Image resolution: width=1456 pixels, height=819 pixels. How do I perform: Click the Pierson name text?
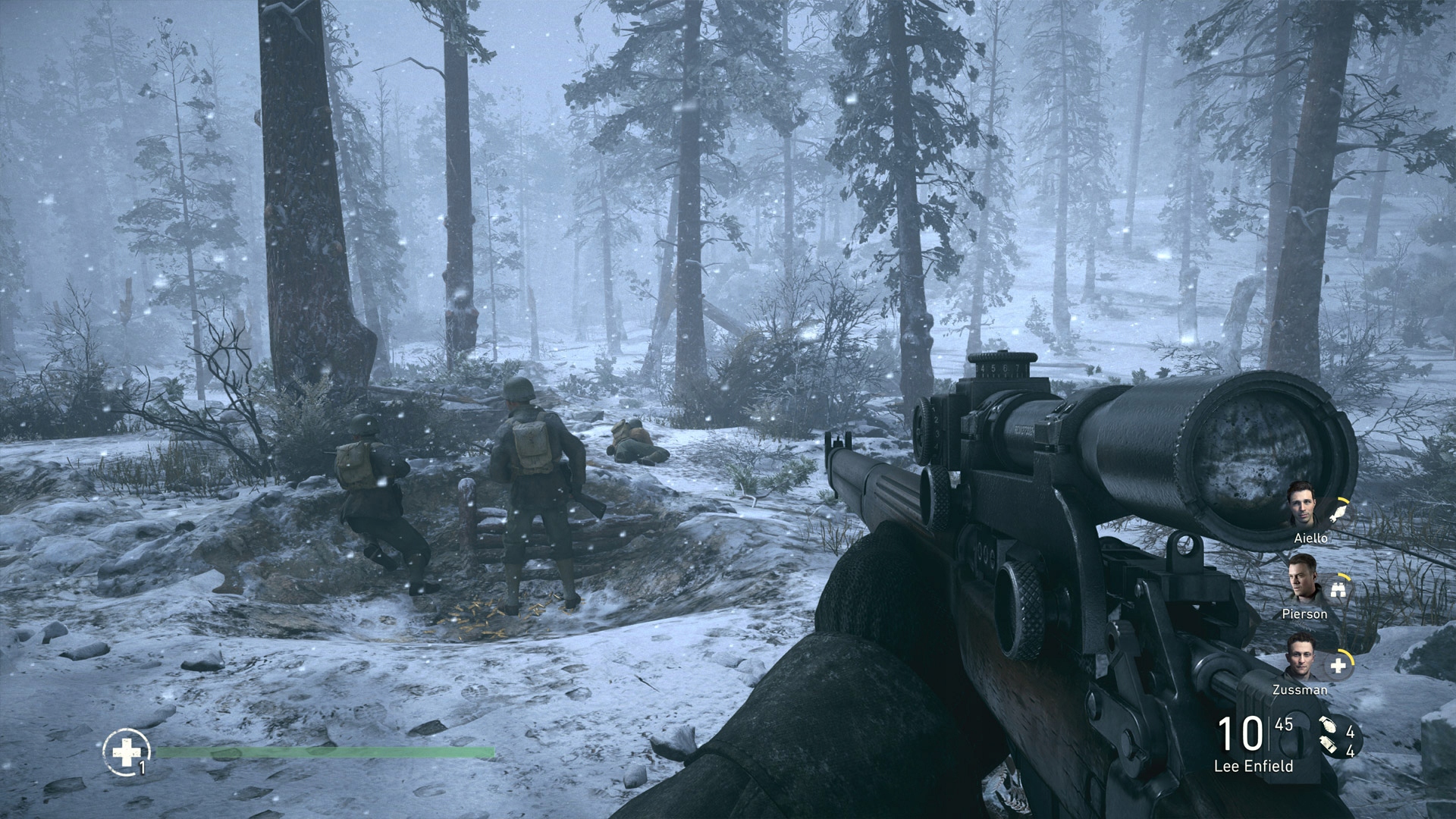click(x=1306, y=613)
